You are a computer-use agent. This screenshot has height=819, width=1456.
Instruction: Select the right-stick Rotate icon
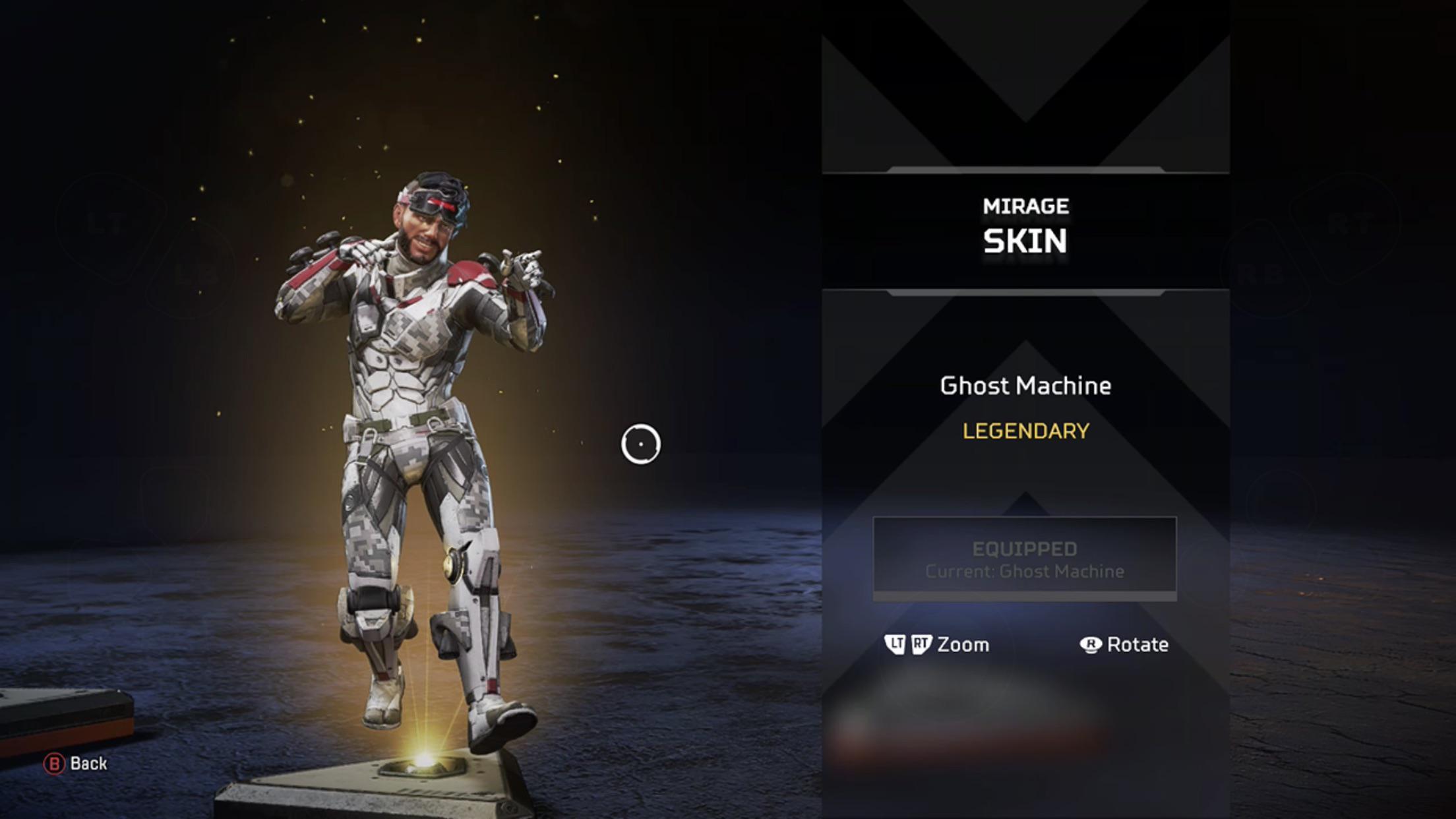coord(1090,644)
